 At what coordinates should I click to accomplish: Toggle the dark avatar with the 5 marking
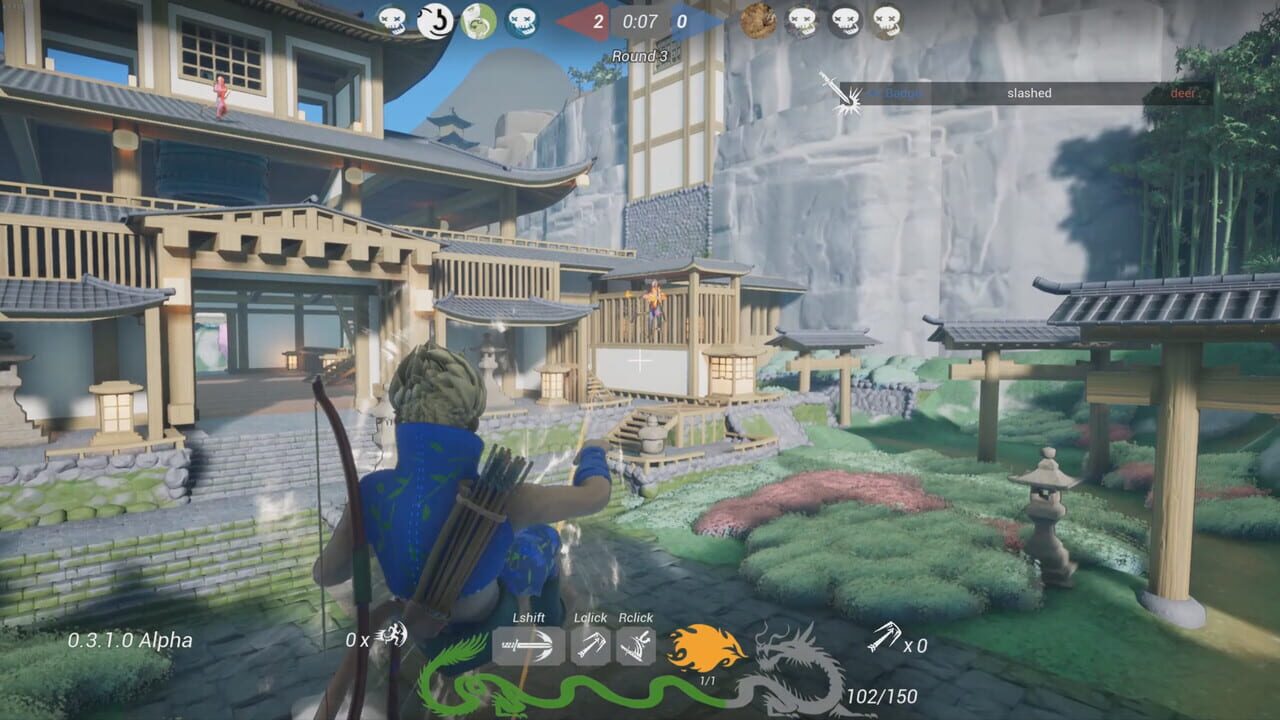(434, 20)
